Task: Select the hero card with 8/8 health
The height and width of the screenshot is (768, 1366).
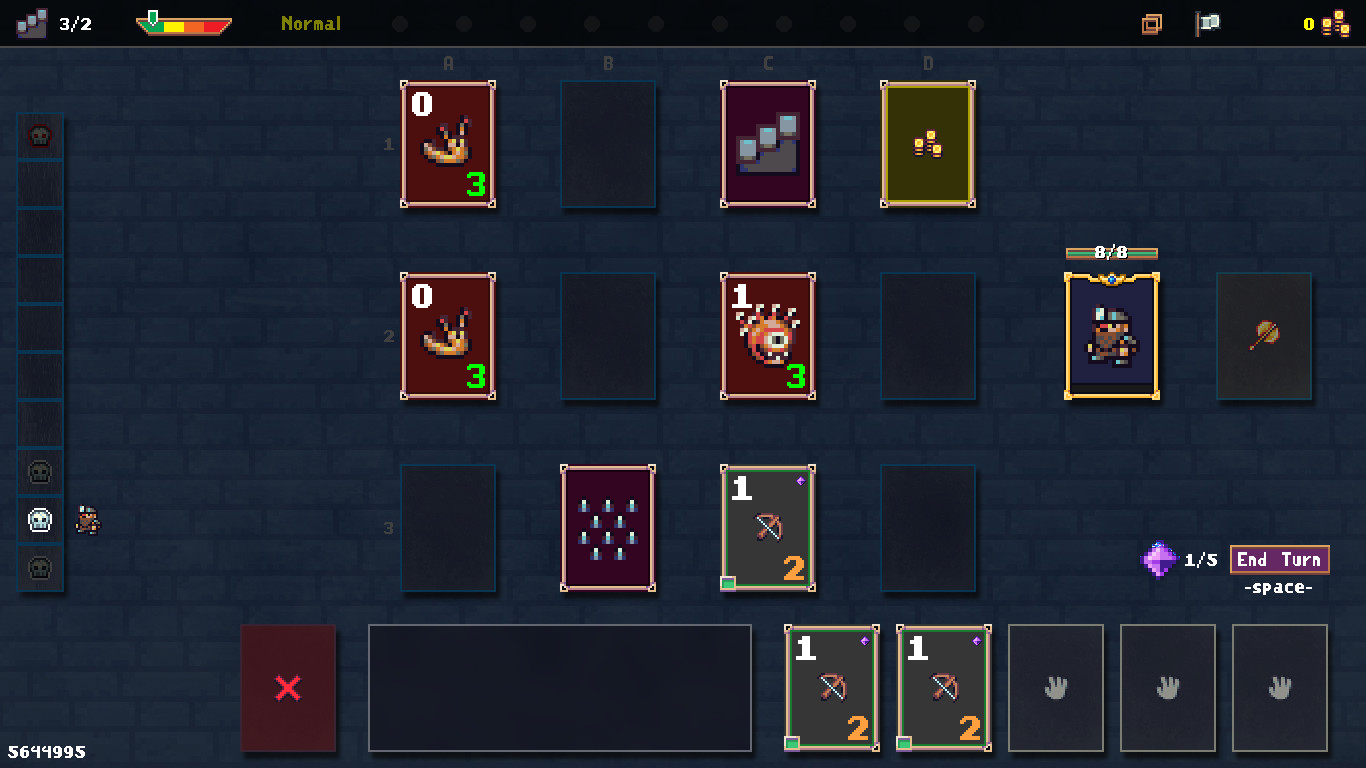Action: coord(1111,336)
